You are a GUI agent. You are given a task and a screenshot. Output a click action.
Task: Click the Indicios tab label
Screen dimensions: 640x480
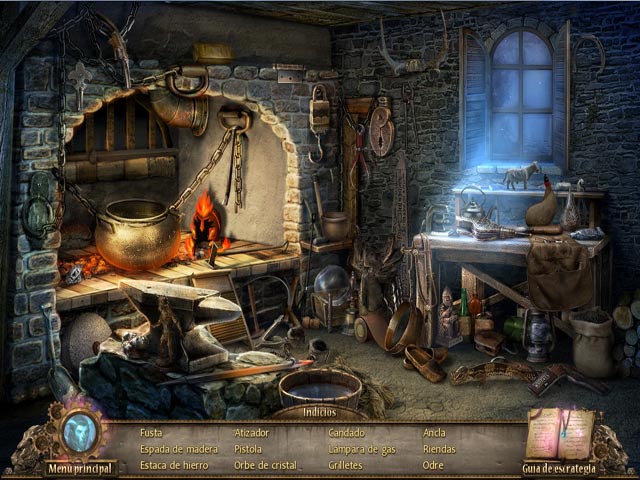pyautogui.click(x=319, y=412)
